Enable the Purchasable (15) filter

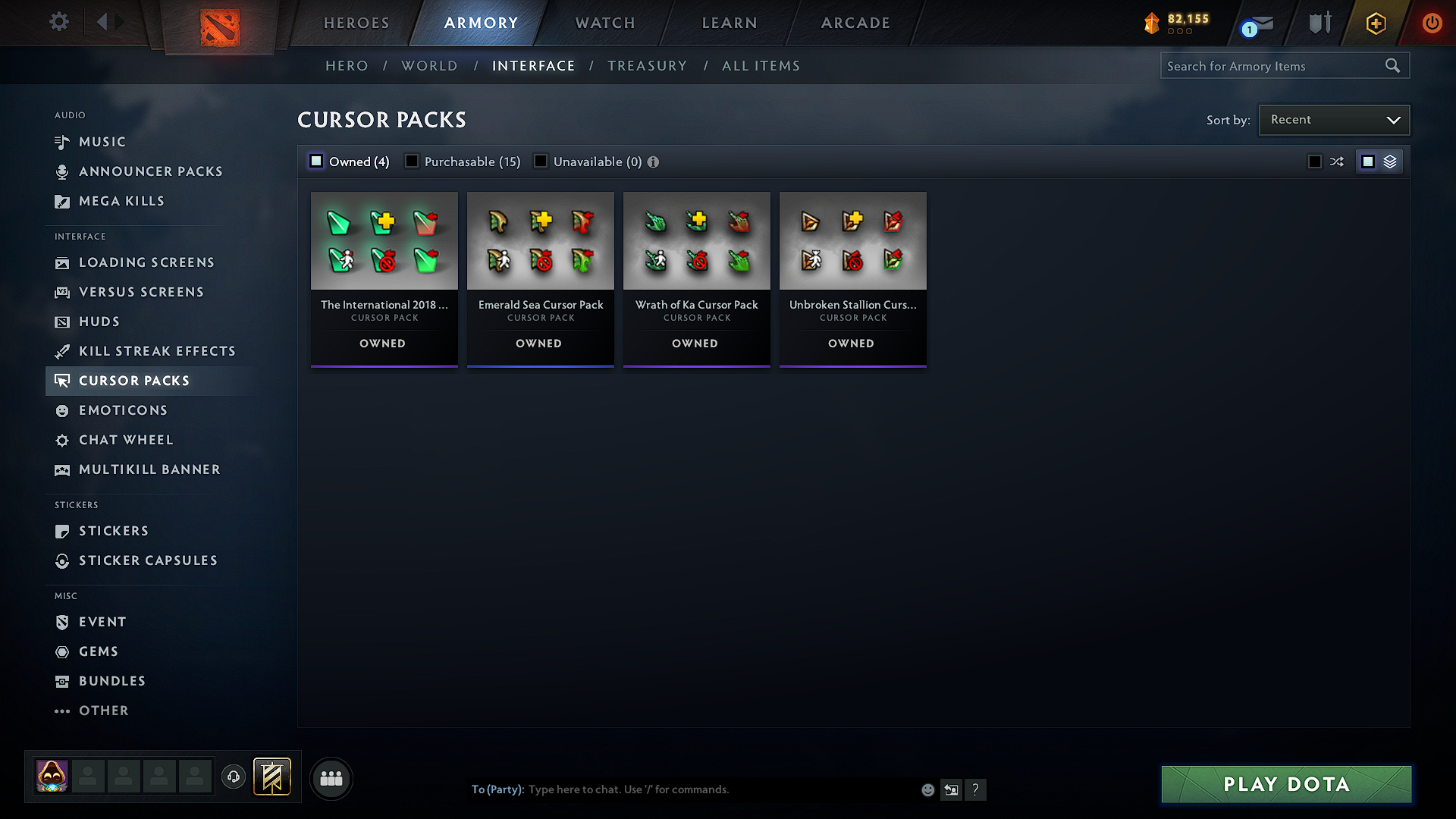tap(412, 161)
